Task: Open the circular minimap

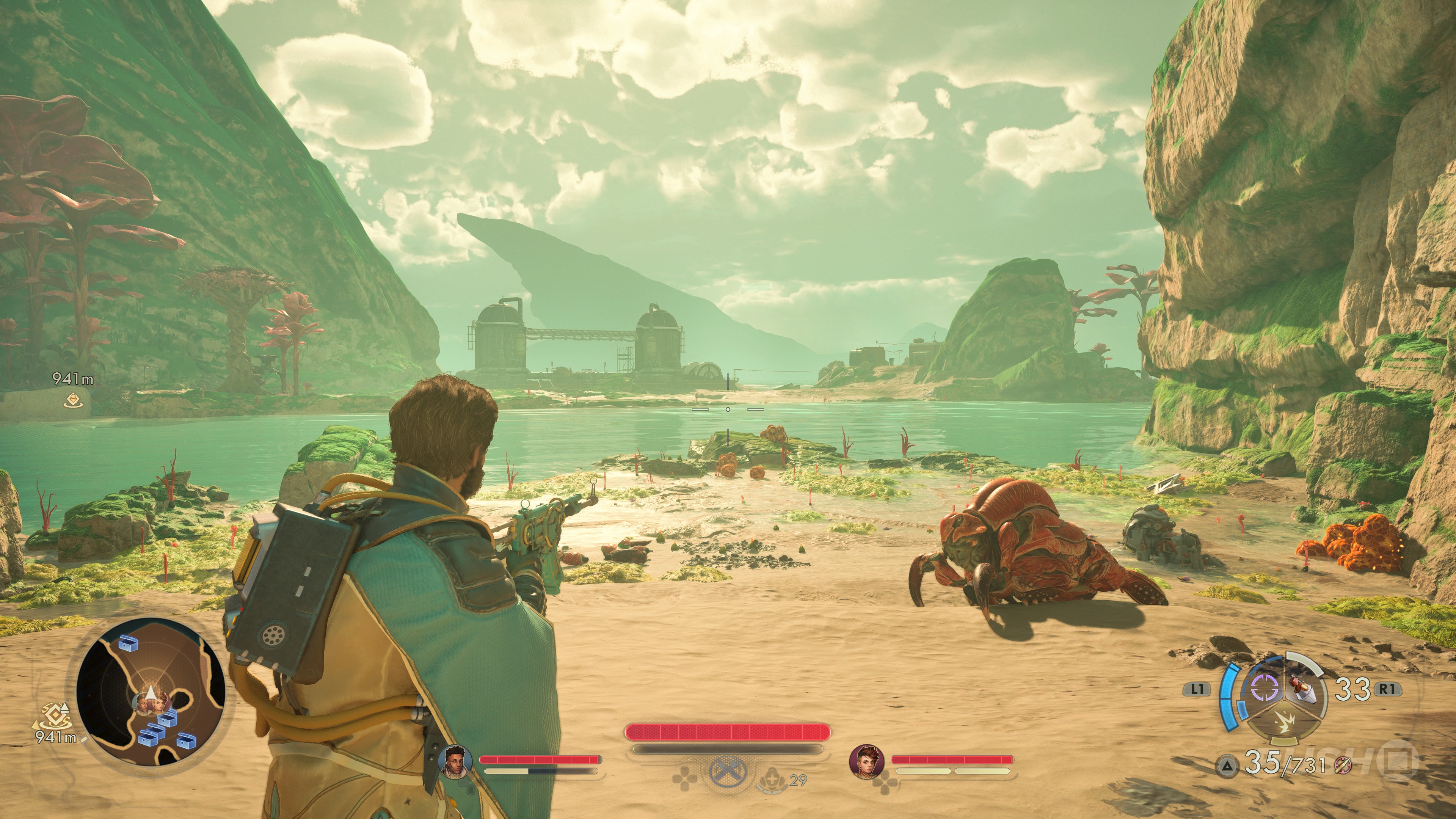Action: [x=151, y=691]
